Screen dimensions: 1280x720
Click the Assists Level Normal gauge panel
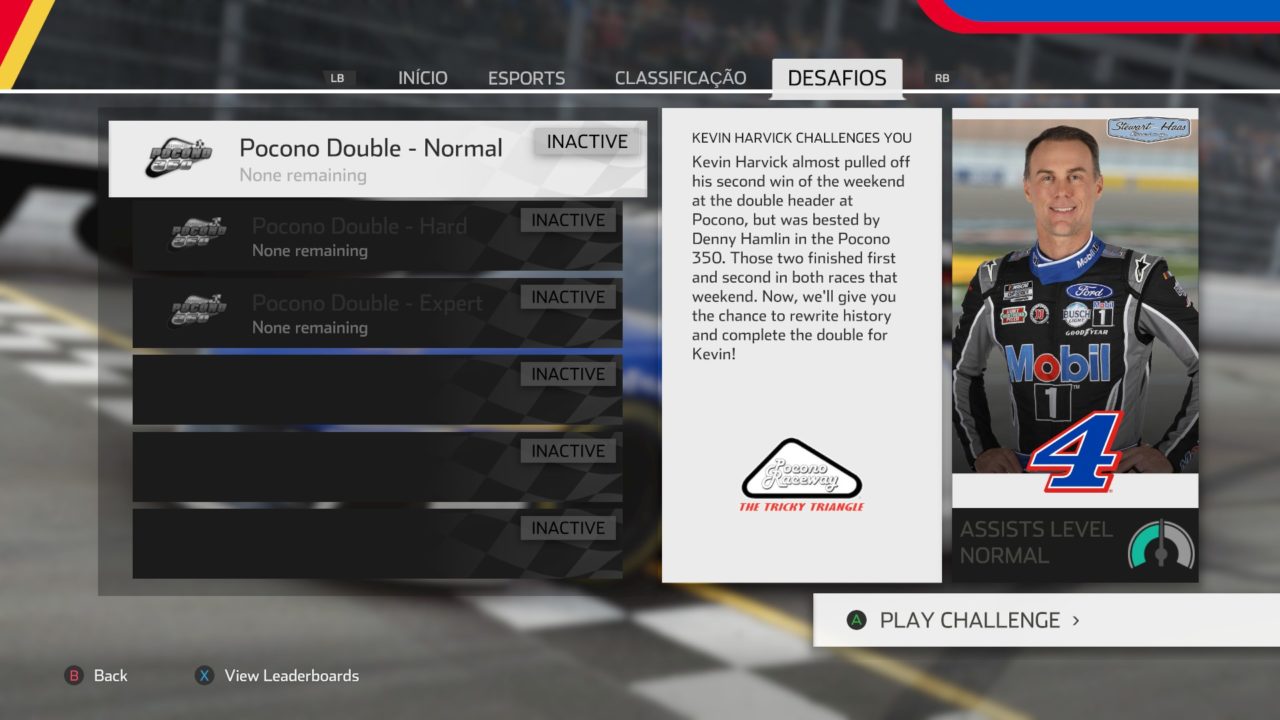click(x=1075, y=544)
